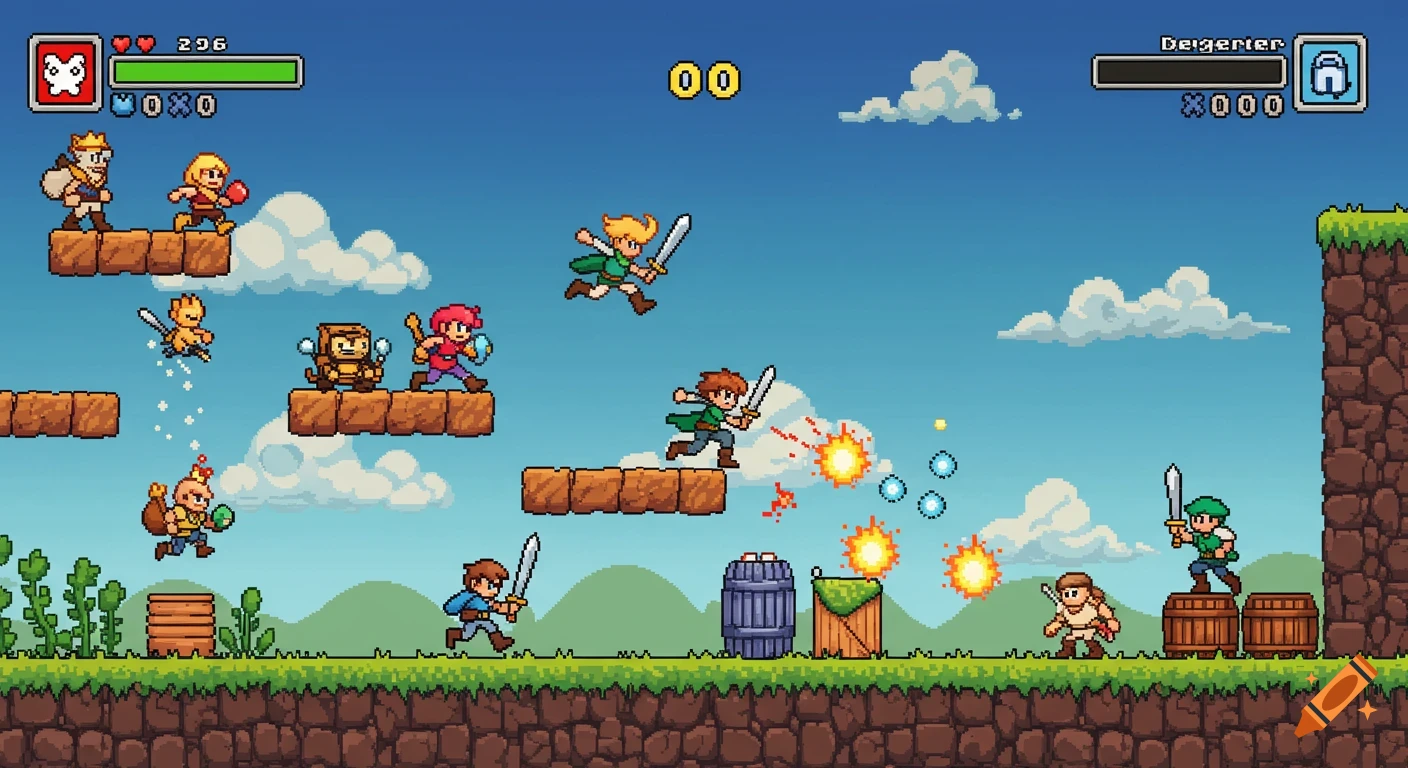Click the X icon under the Deigerter label
The width and height of the screenshot is (1408, 768).
point(1191,103)
